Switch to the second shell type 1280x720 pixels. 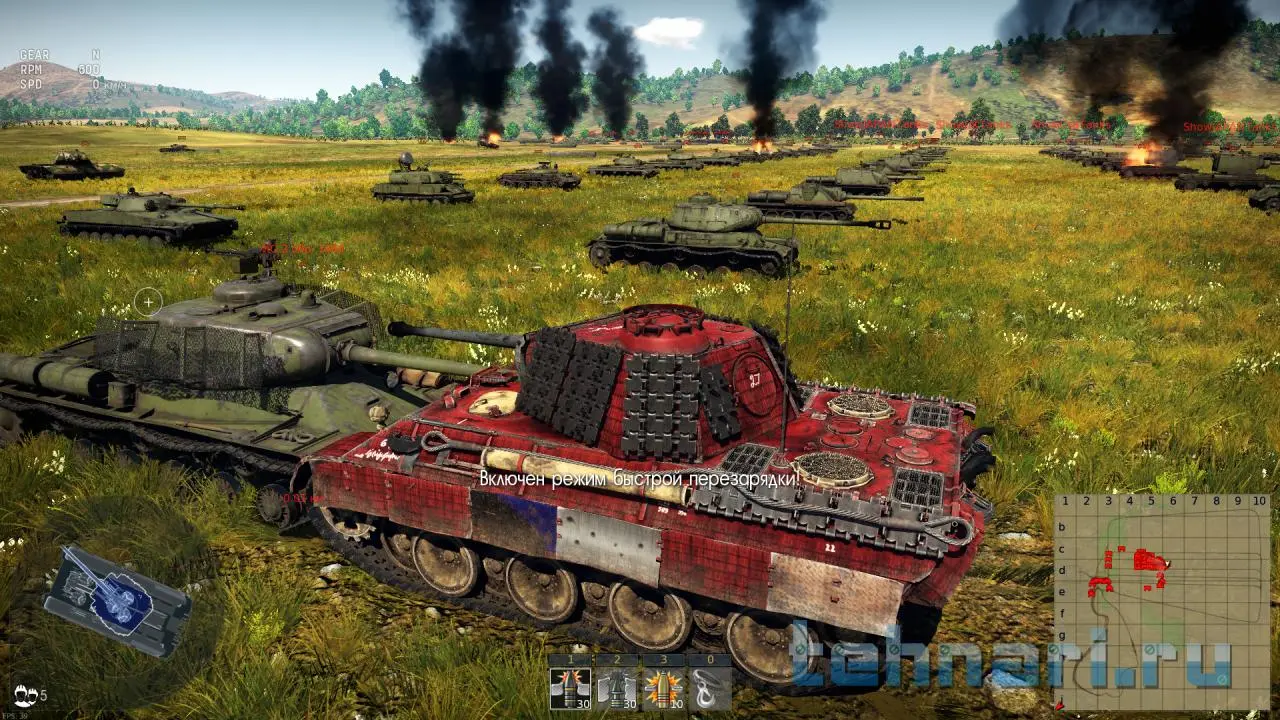click(615, 688)
